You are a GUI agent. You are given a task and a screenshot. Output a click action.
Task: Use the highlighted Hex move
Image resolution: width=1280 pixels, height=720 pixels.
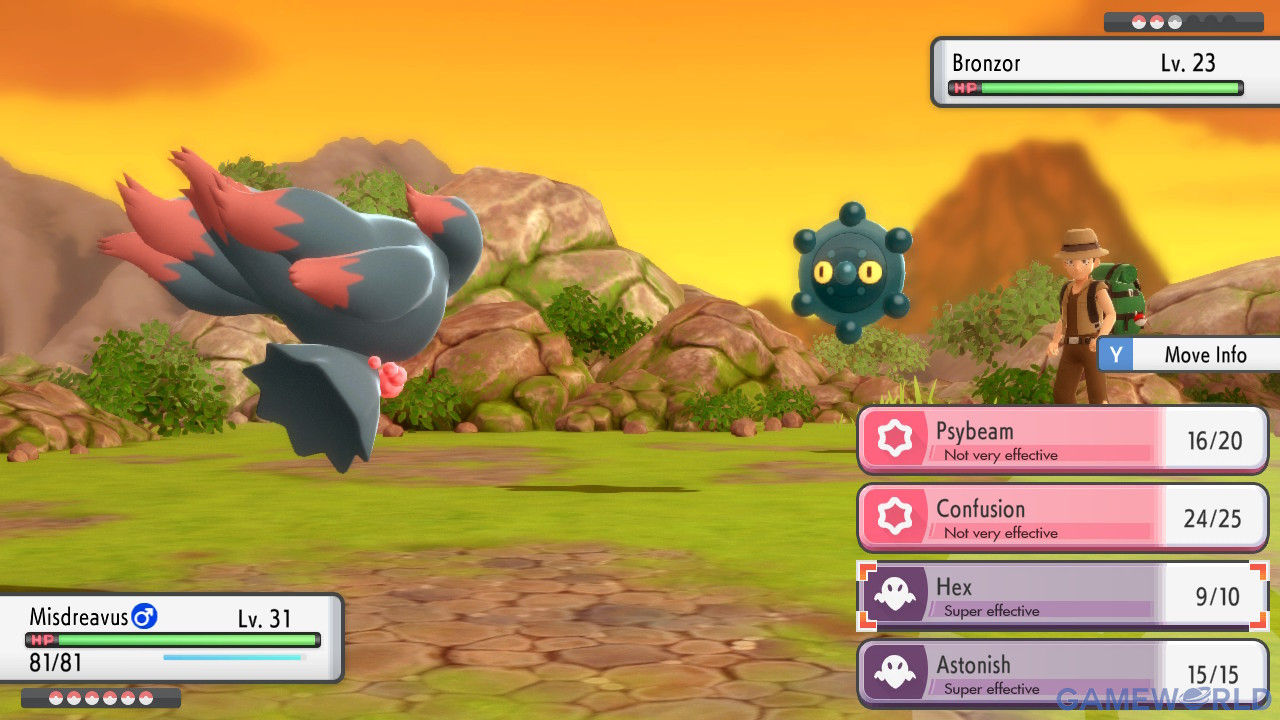tap(1062, 596)
